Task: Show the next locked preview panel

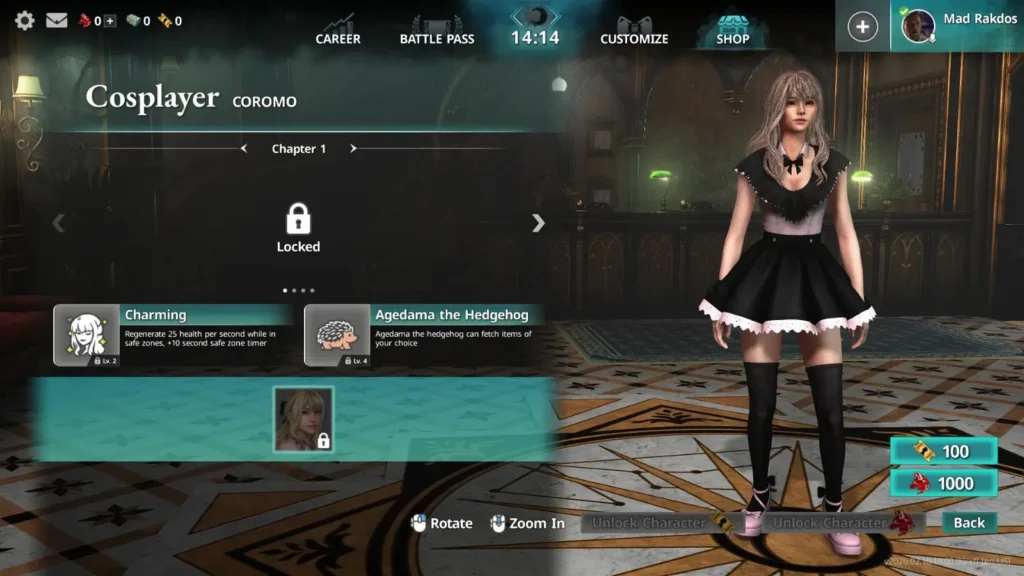Action: (x=538, y=223)
